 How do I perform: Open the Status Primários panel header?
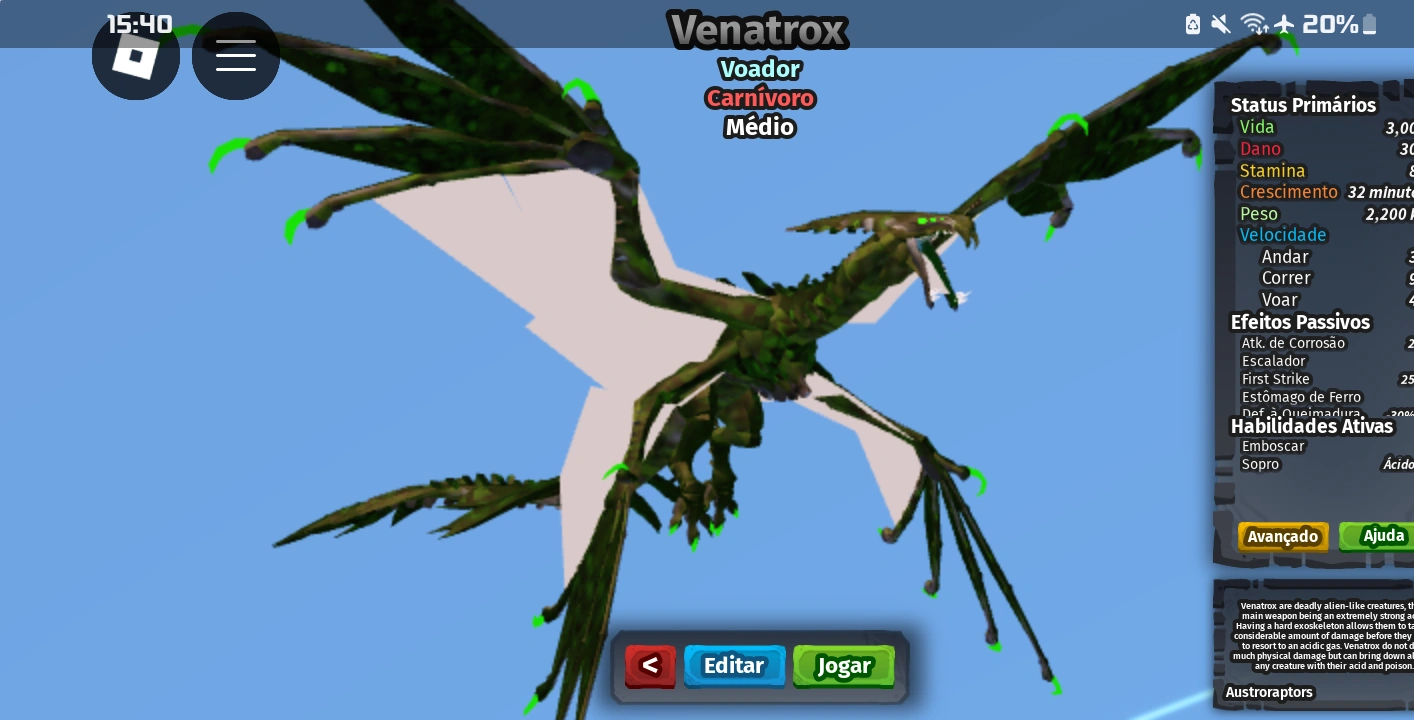click(x=1303, y=105)
